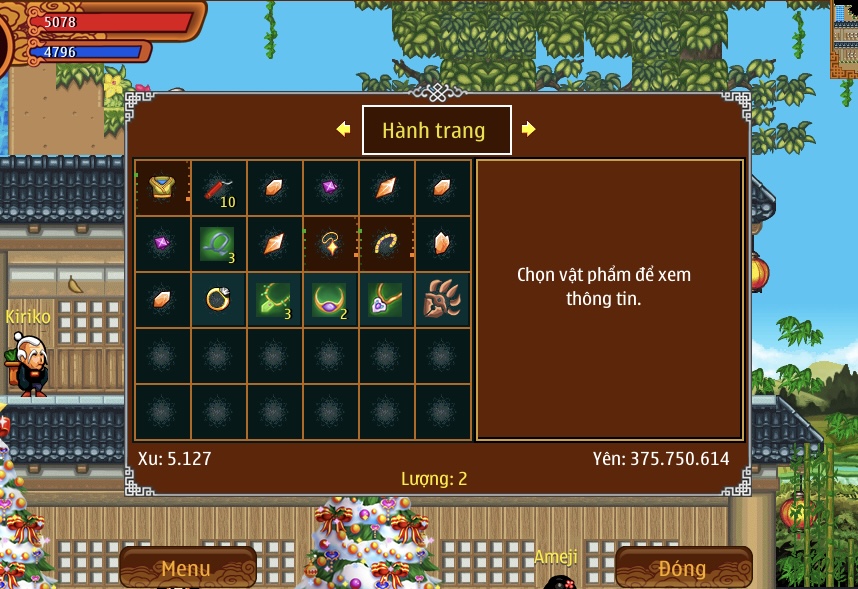Choose the gold star pendant necklace
Viewport: 858px width, 589px height.
330,244
